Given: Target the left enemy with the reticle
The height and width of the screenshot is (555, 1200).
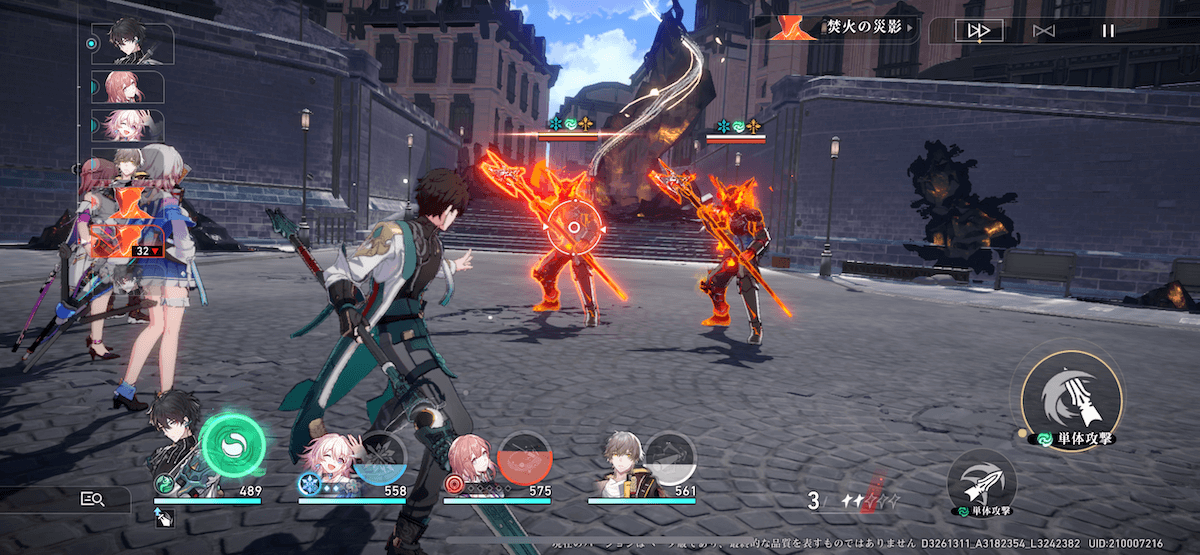Looking at the screenshot, I should (x=573, y=227).
